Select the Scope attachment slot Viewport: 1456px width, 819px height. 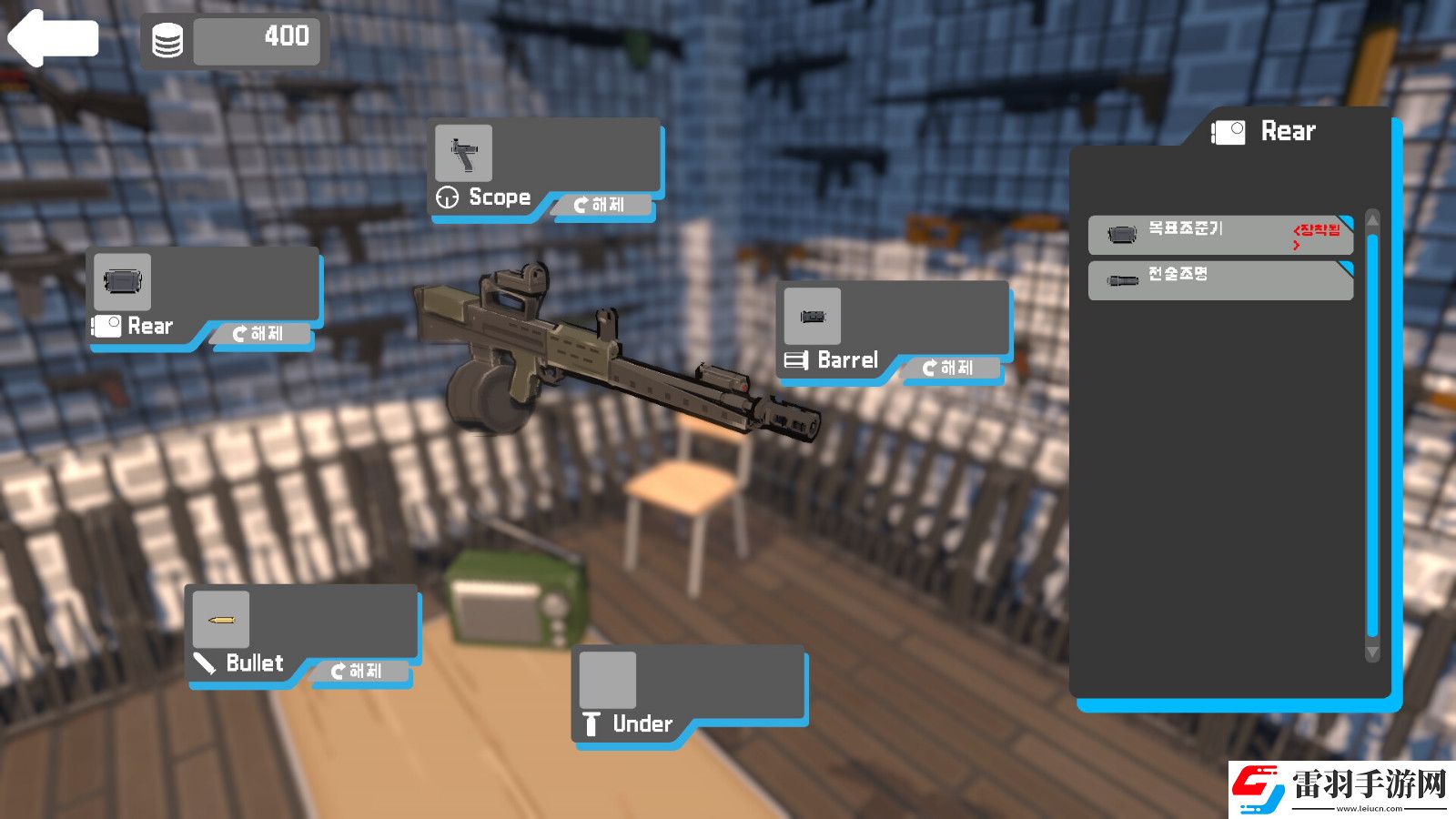pyautogui.click(x=464, y=153)
